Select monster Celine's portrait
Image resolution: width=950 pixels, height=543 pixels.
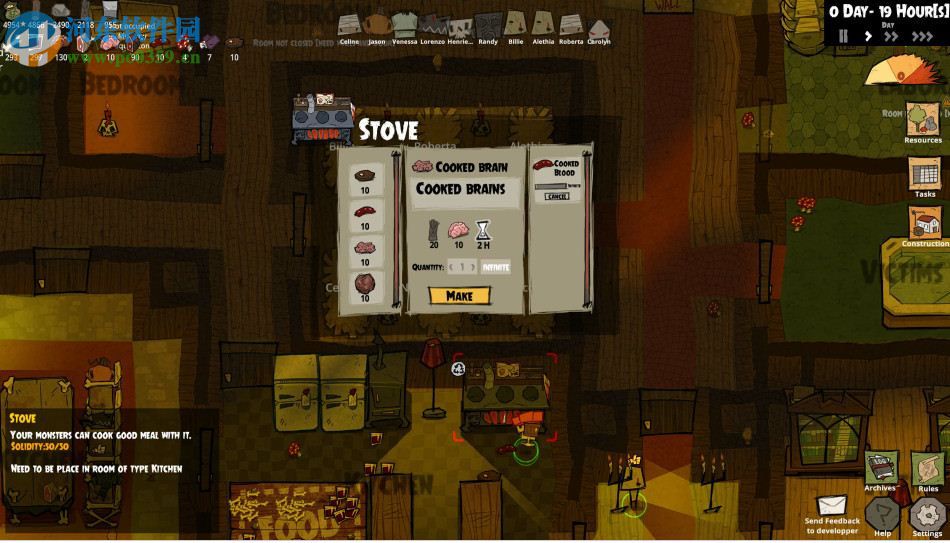pos(349,25)
